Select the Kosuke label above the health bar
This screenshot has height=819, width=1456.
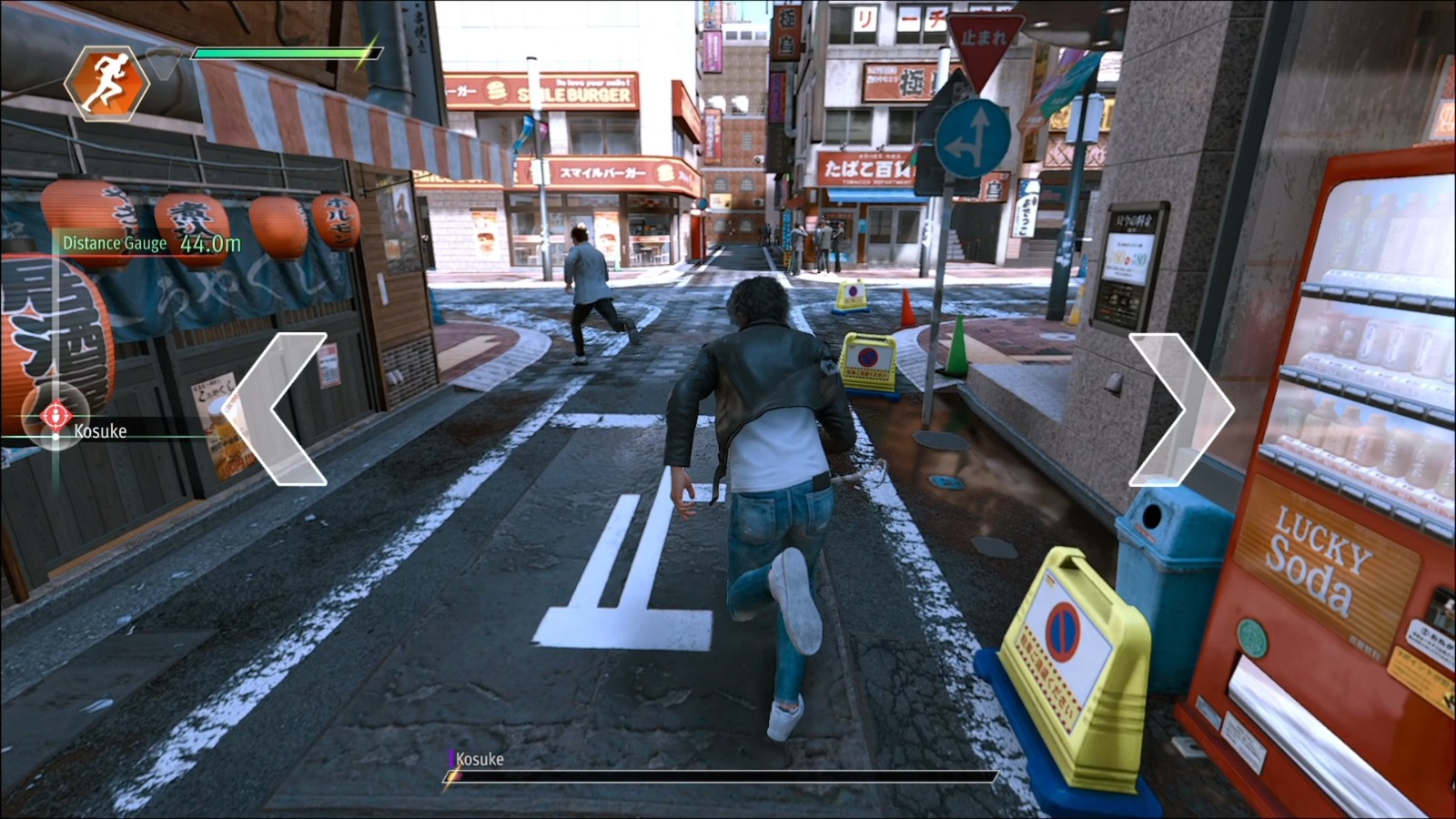(x=480, y=759)
